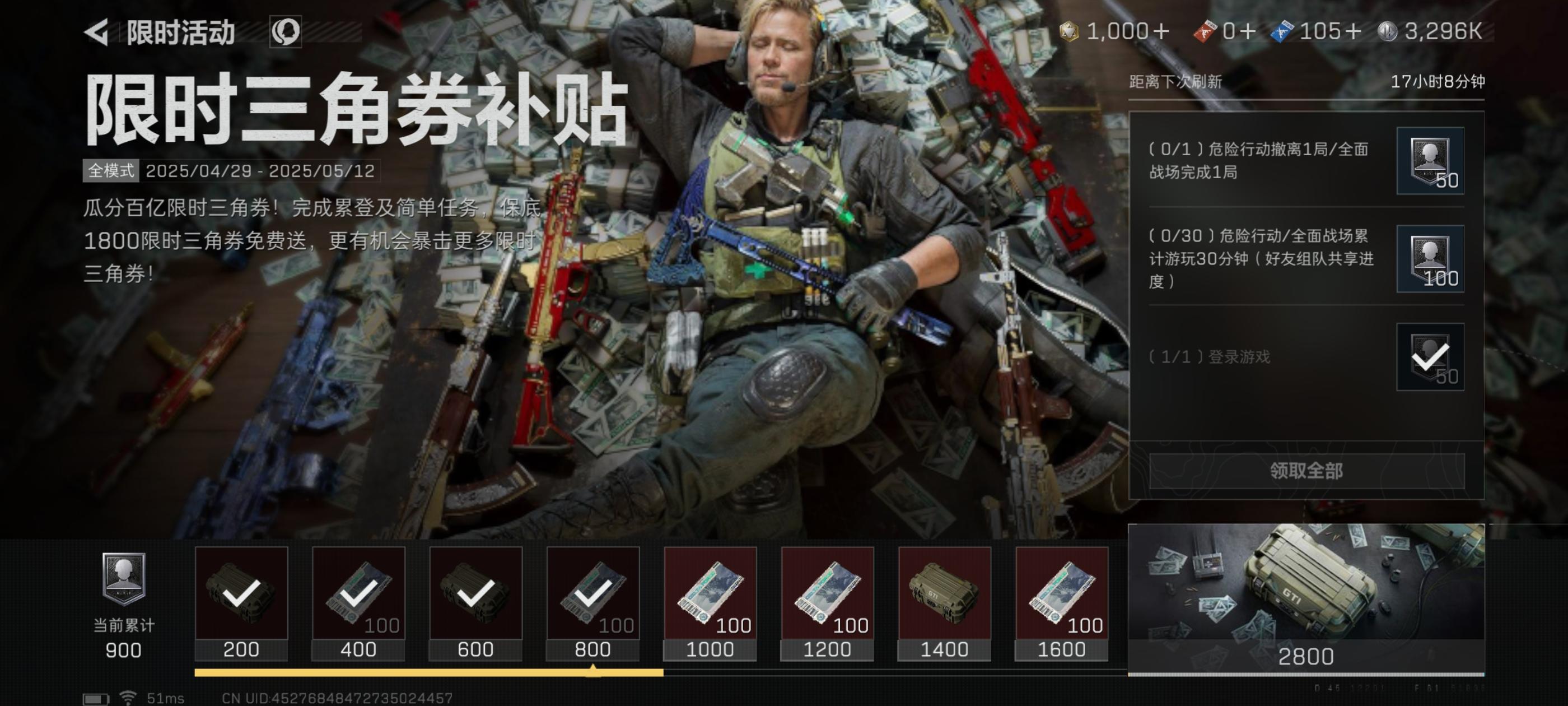
Task: Click the 100-point reward icon for the 30分钟 task
Action: [1430, 260]
